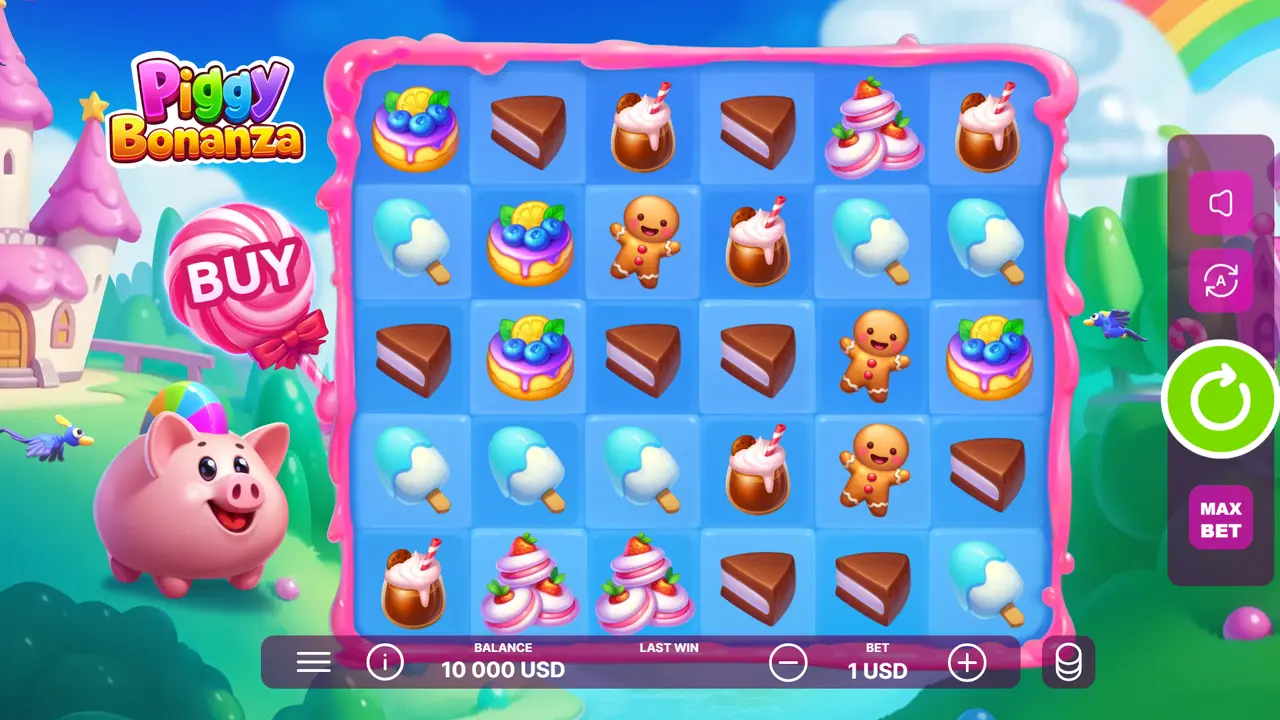Toggle sound off via speaker icon

[x=1220, y=204]
